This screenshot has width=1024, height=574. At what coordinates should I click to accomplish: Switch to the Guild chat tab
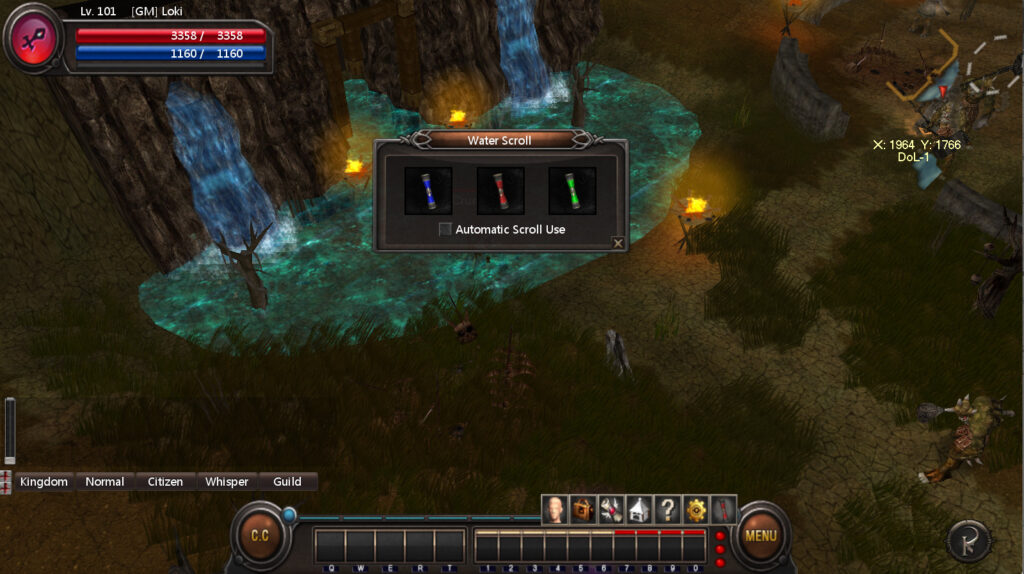tap(287, 482)
